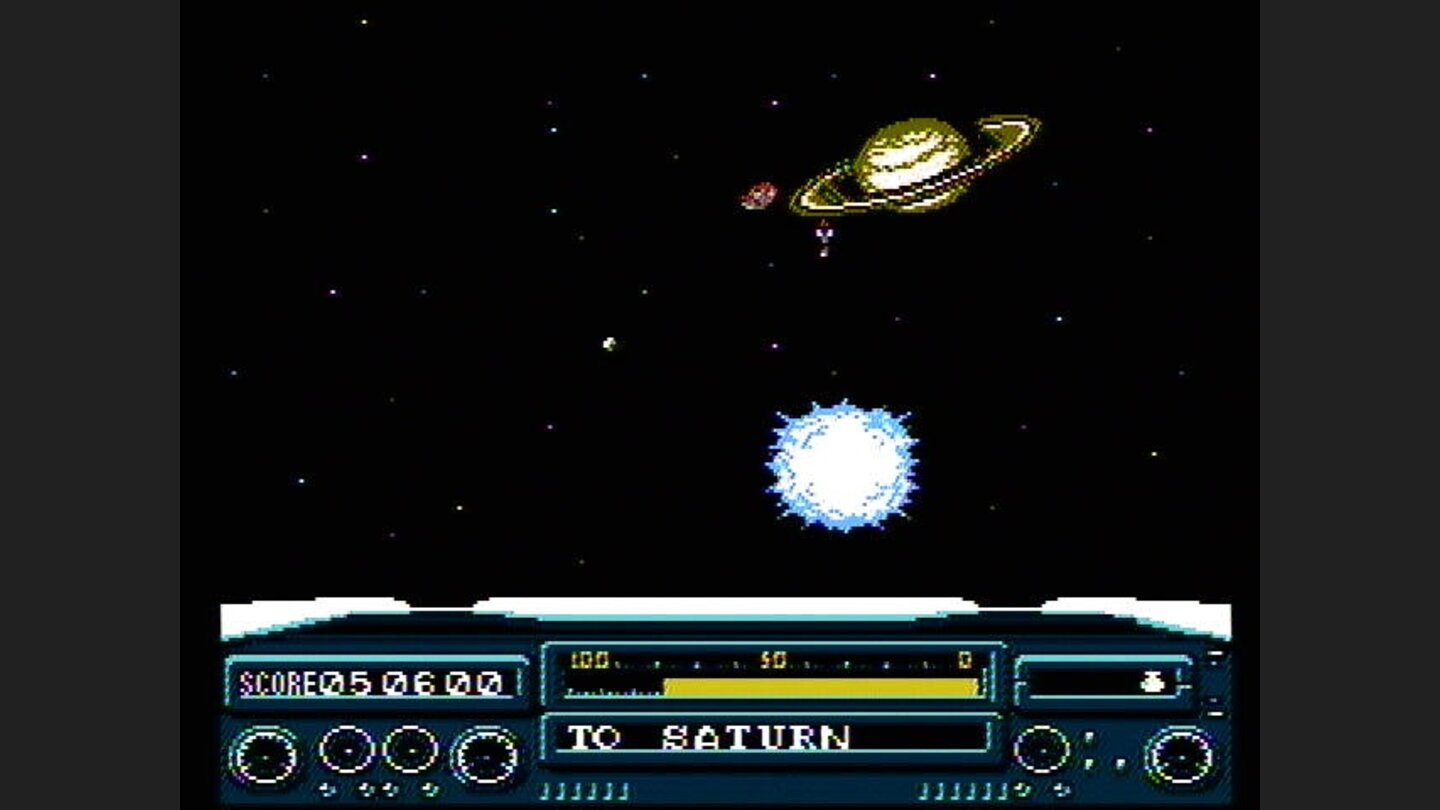Click the red asteroid left of Saturn
Image resolution: width=1440 pixels, height=810 pixels.
pyautogui.click(x=760, y=193)
